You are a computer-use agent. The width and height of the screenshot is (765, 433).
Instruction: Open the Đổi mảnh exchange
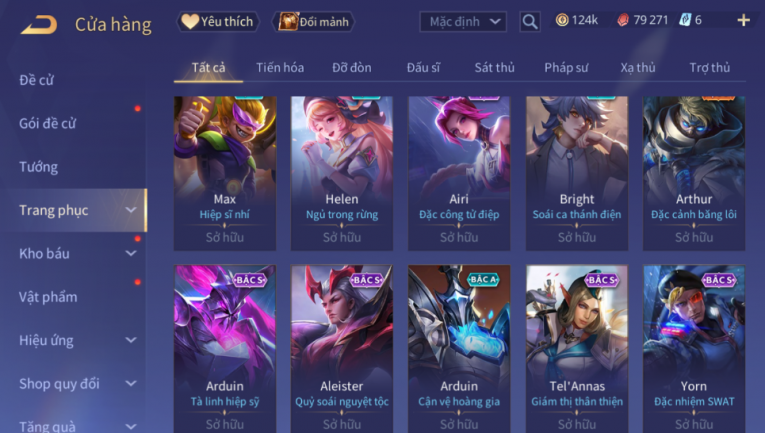[315, 21]
